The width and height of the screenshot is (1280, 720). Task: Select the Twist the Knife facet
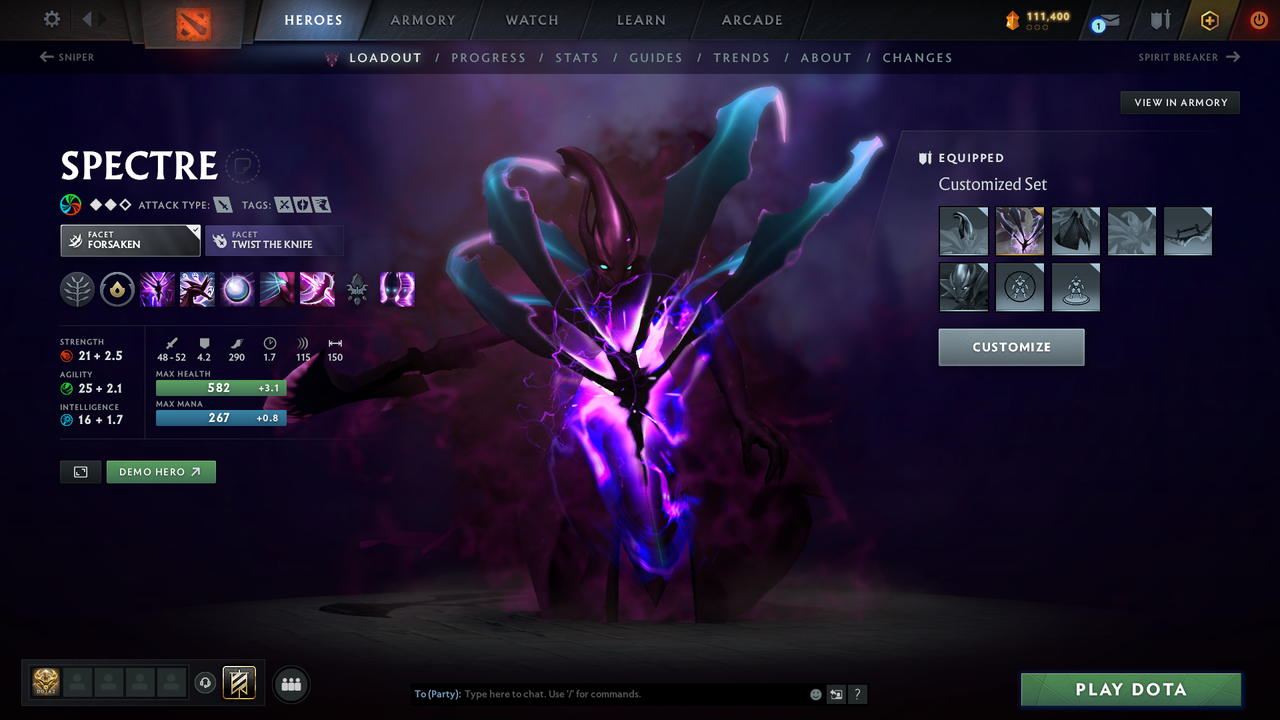point(274,240)
